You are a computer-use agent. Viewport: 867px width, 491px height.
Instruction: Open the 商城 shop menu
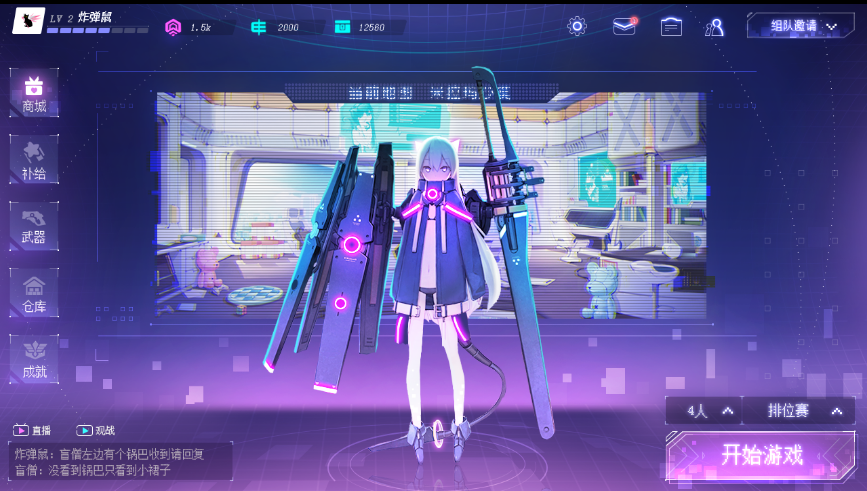[34, 93]
